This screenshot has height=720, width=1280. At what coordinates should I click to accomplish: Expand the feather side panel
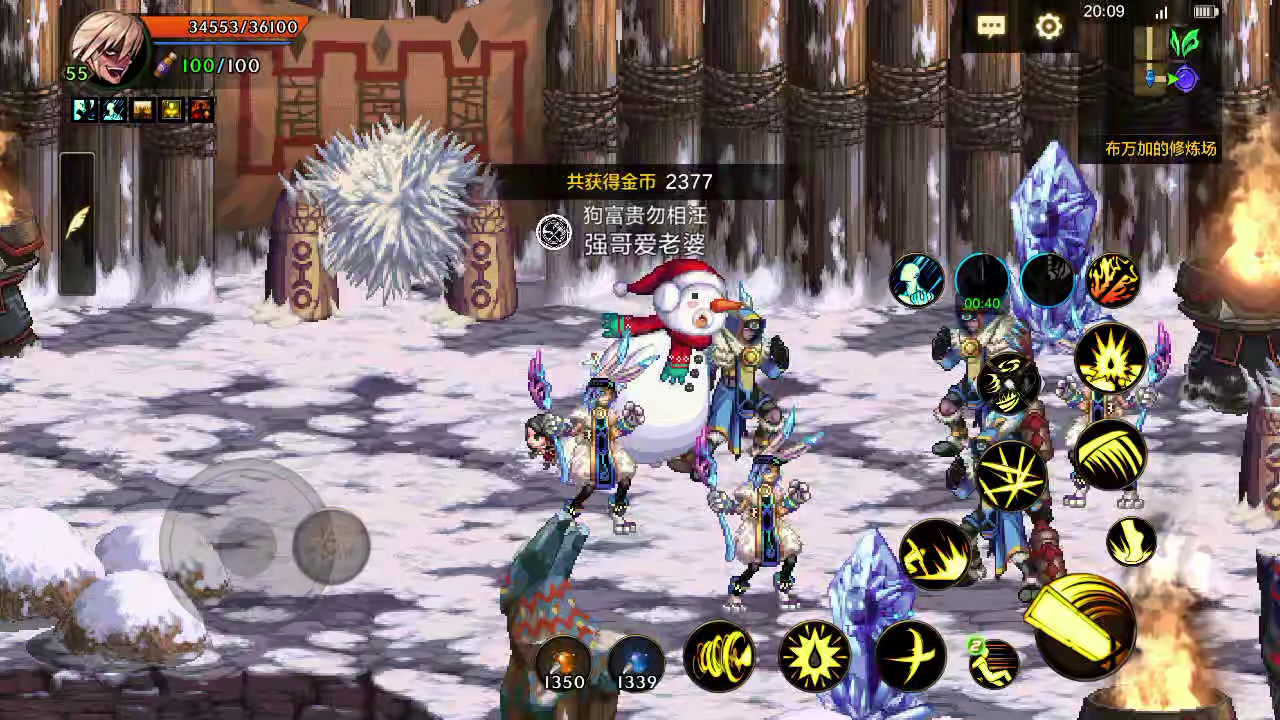77,224
